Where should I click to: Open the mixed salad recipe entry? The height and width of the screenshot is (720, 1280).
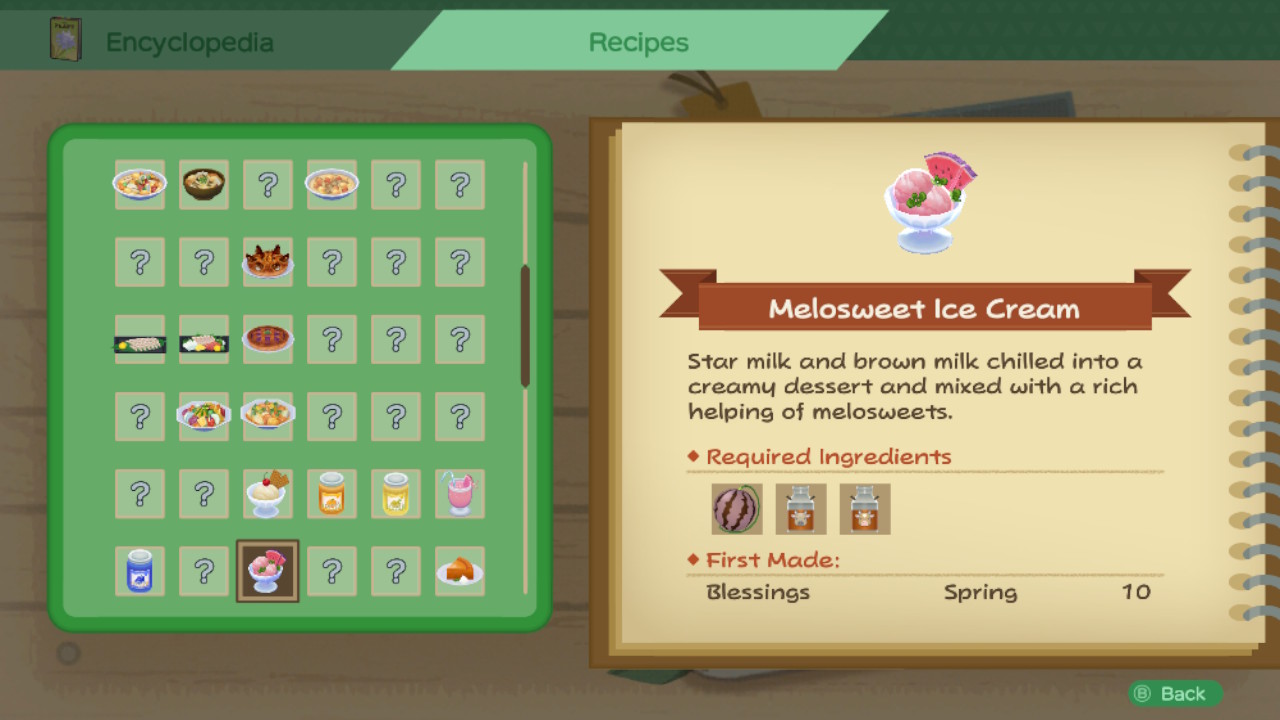[x=204, y=417]
